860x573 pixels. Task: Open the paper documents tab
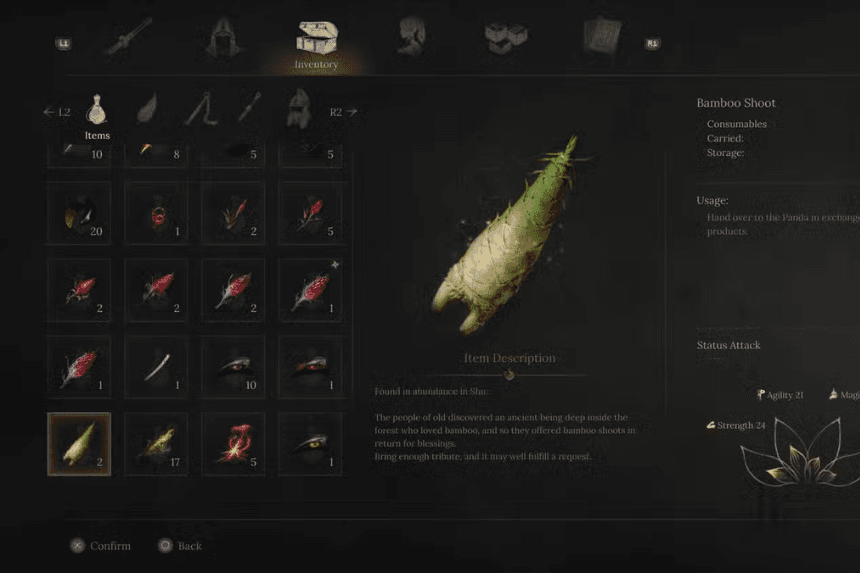click(602, 38)
